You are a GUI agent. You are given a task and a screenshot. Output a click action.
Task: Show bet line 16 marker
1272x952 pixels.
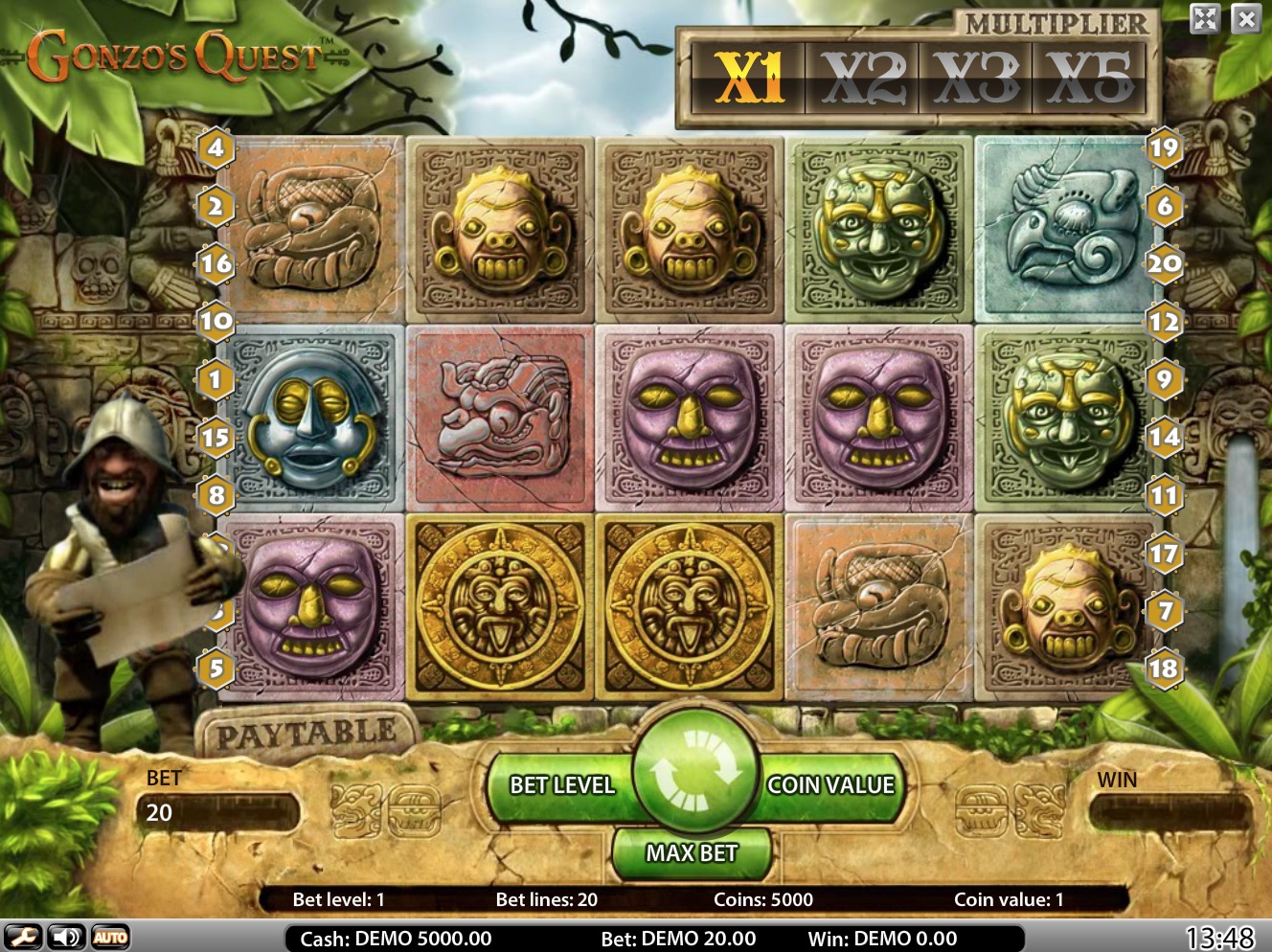click(216, 263)
